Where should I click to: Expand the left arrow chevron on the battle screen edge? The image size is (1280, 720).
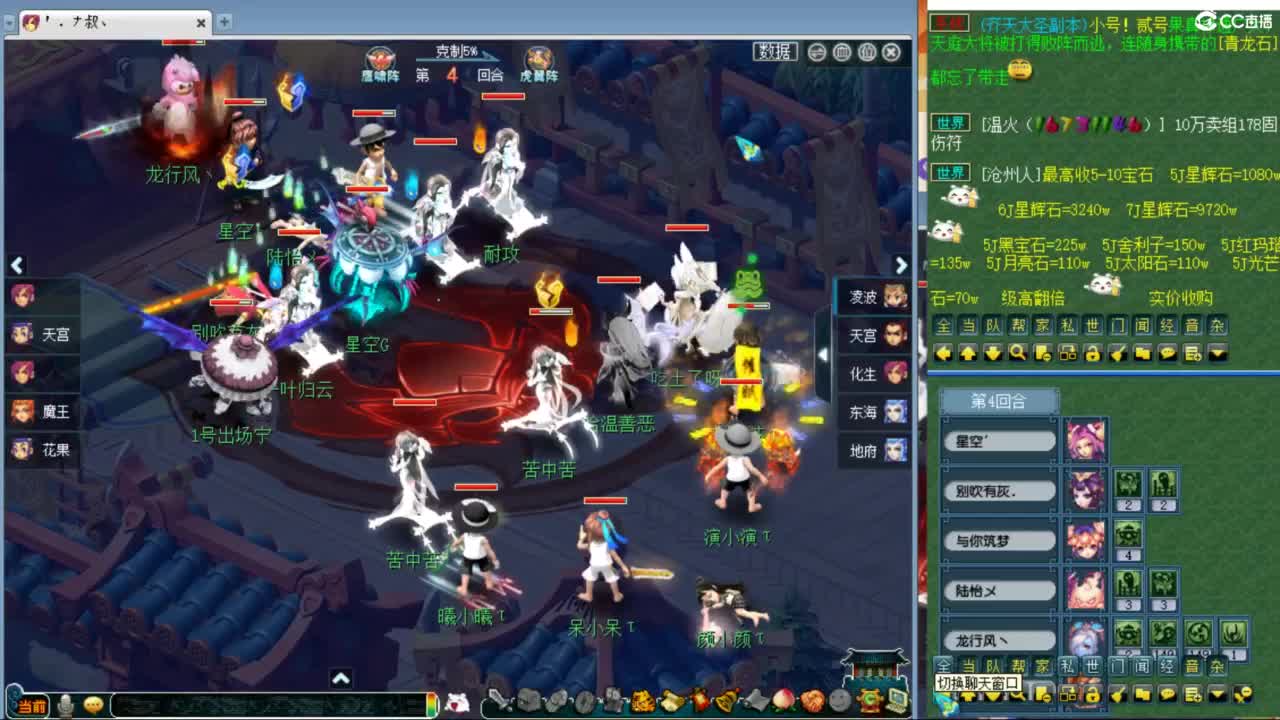[x=17, y=266]
